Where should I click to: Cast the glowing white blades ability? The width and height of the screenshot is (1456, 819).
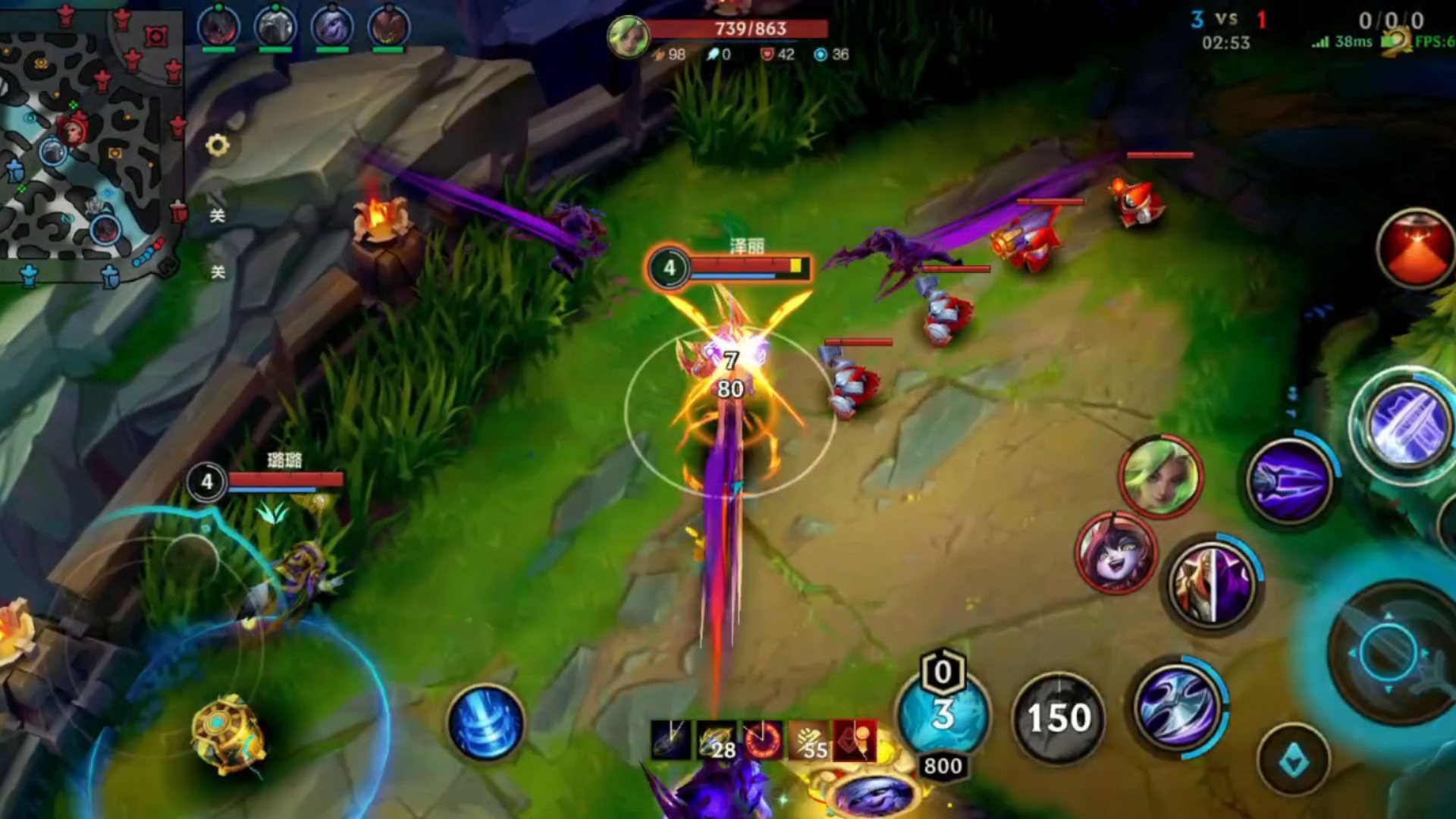(1407, 425)
